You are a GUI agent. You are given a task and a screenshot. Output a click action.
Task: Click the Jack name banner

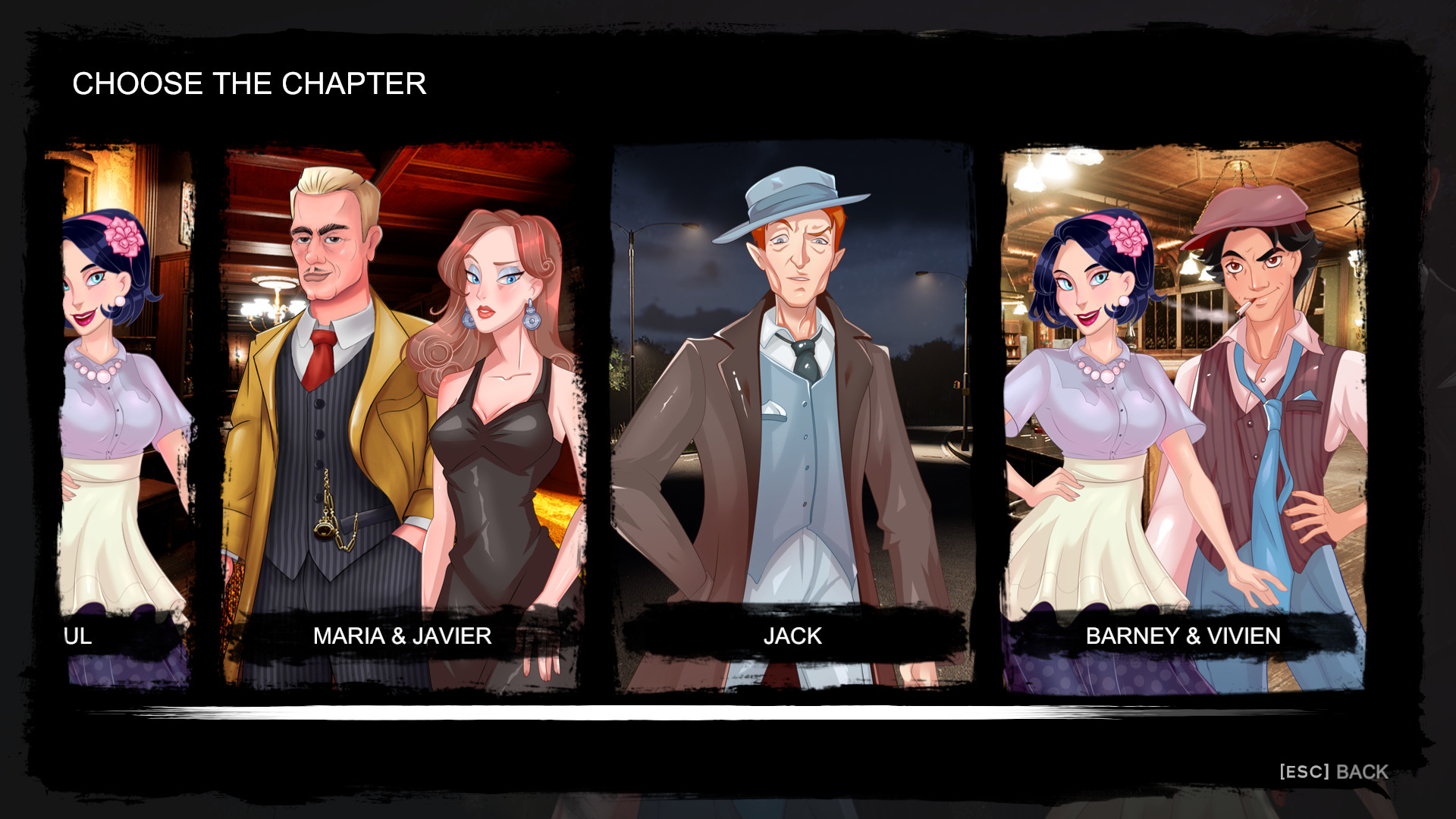pyautogui.click(x=790, y=637)
